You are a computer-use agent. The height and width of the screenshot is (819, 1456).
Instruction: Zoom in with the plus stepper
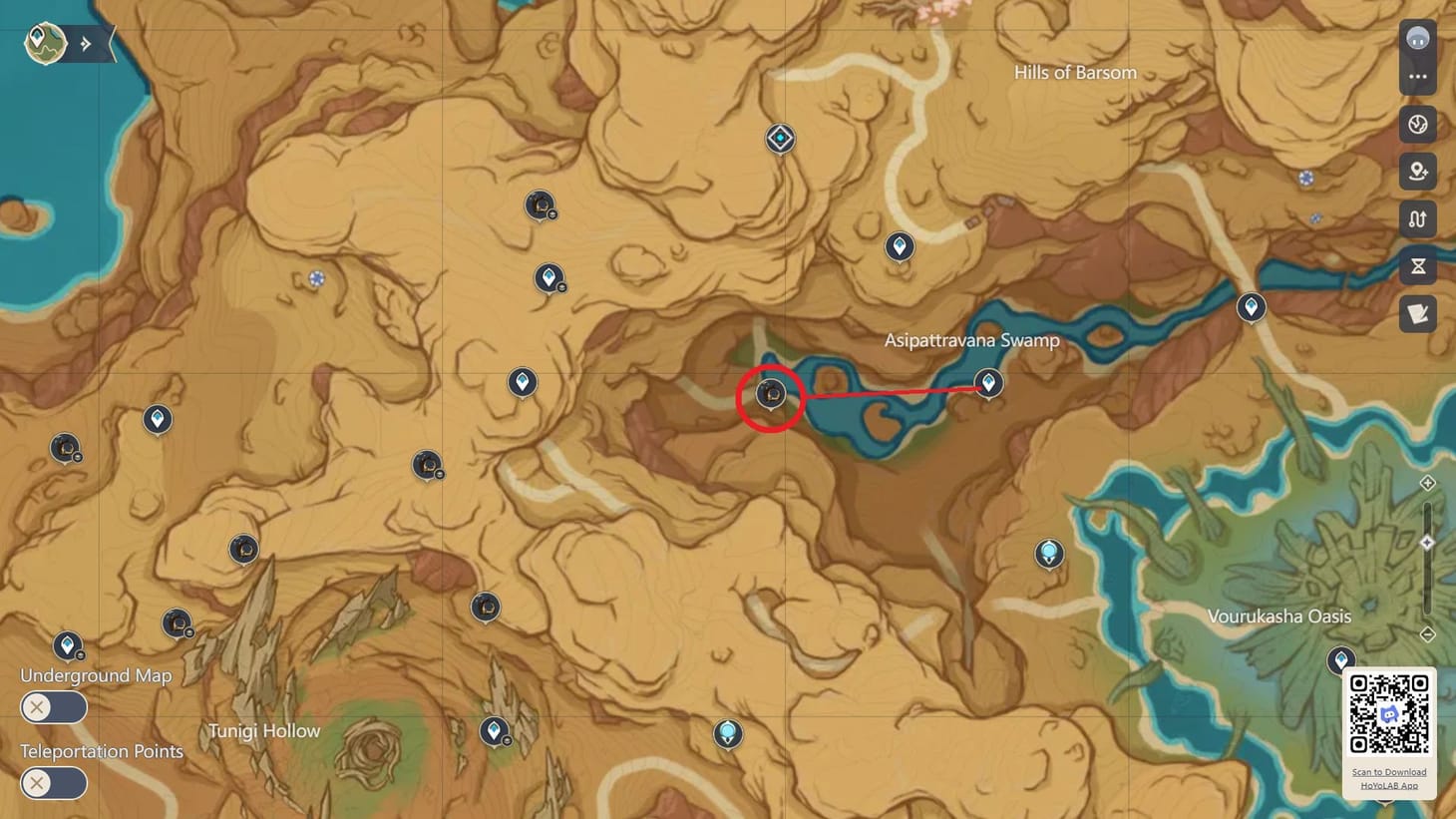point(1426,482)
